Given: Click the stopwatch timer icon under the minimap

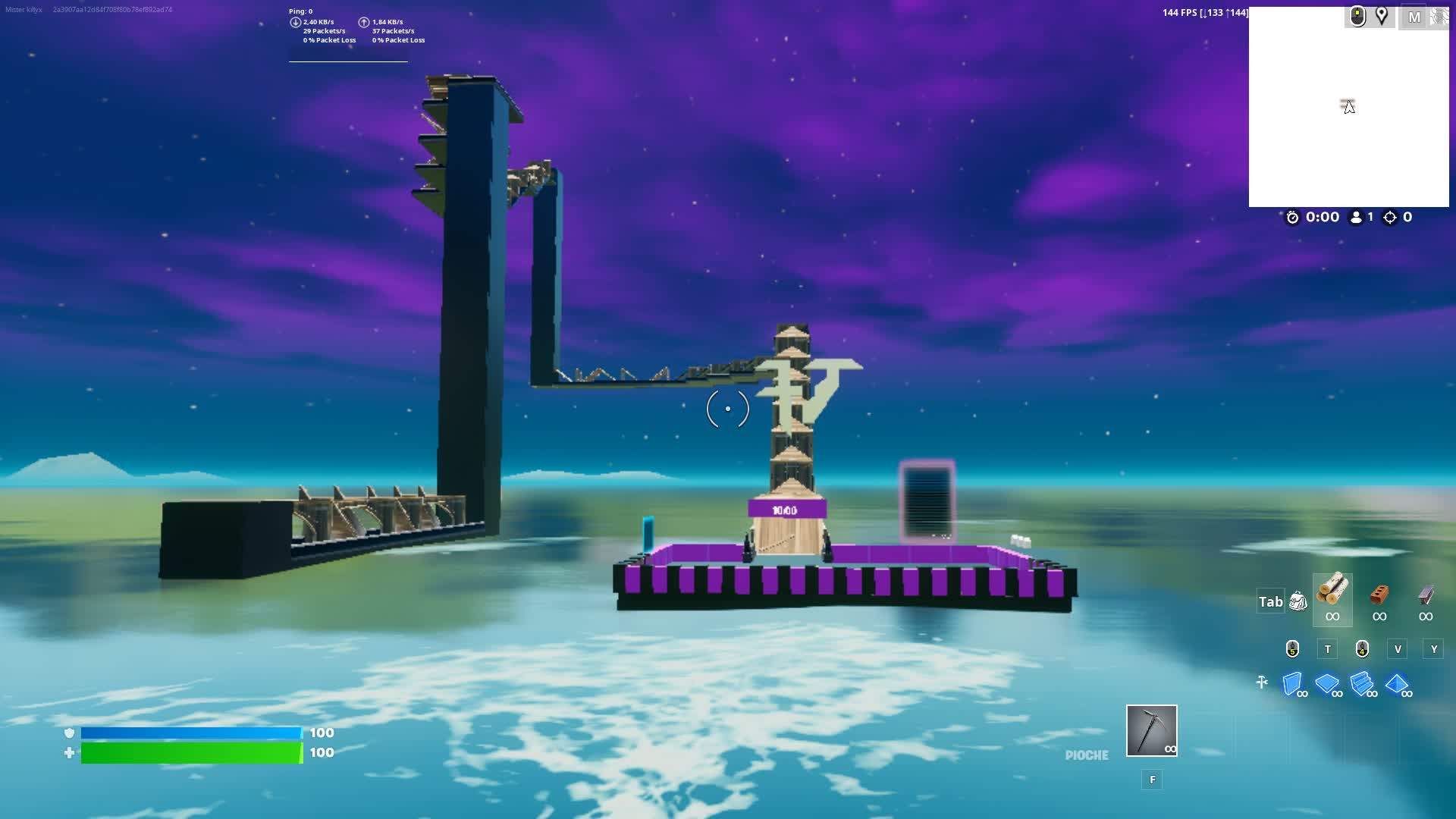Looking at the screenshot, I should [x=1294, y=218].
